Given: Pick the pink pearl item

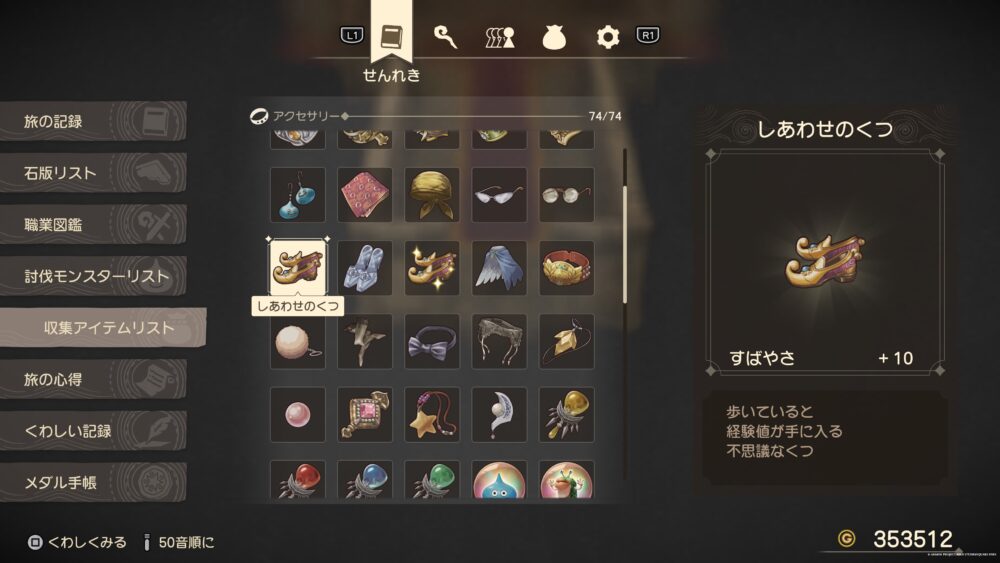Looking at the screenshot, I should point(297,415).
